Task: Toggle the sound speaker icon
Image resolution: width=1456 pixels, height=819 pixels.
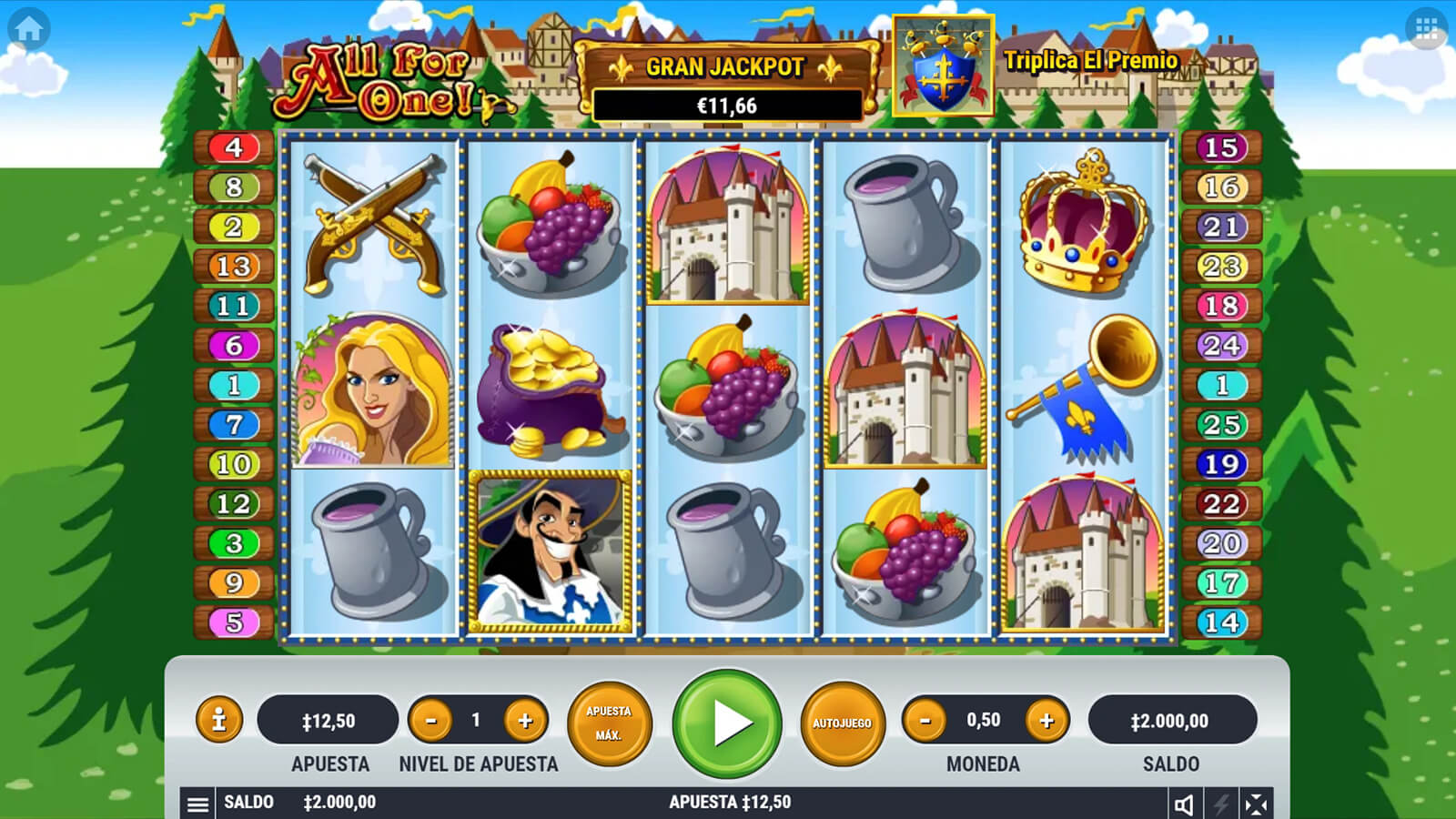Action: [1184, 804]
